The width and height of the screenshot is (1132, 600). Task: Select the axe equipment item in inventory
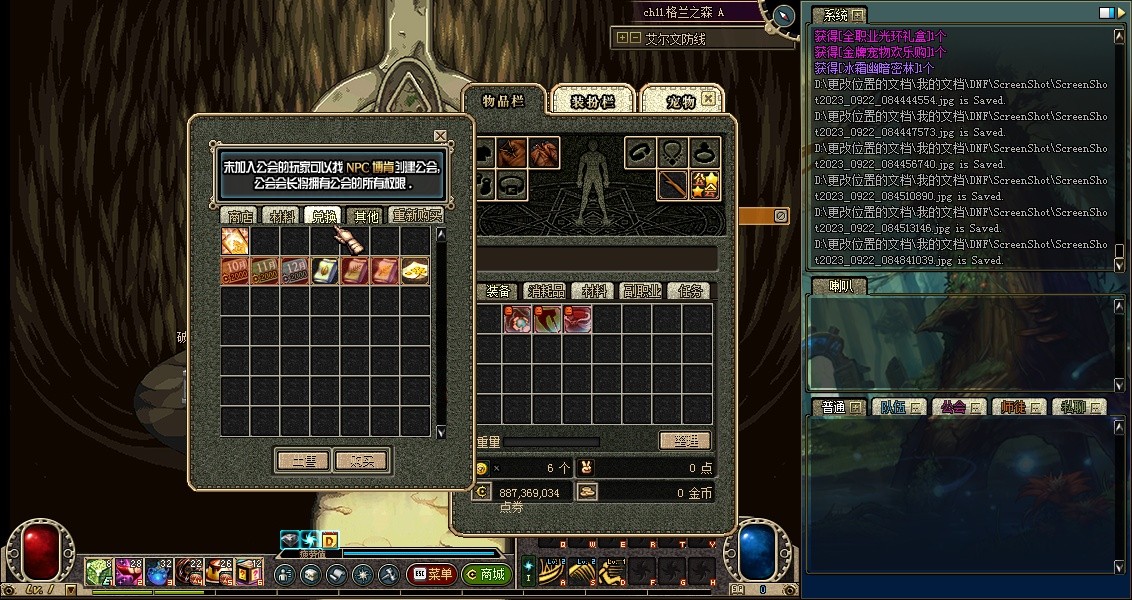tap(547, 320)
